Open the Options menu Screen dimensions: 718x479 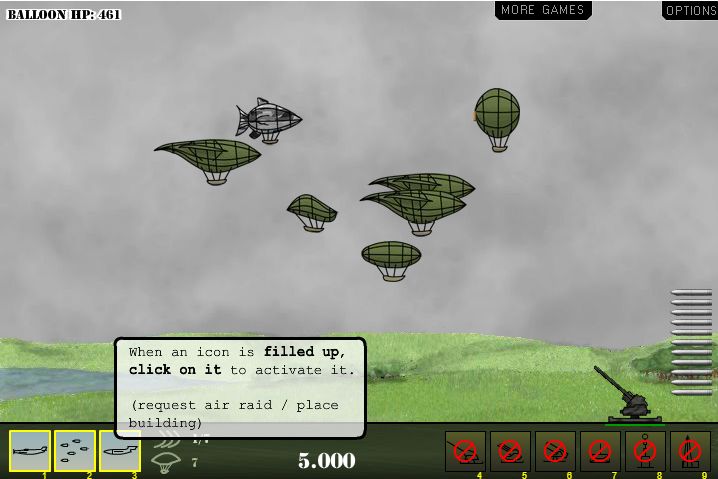pyautogui.click(x=690, y=10)
